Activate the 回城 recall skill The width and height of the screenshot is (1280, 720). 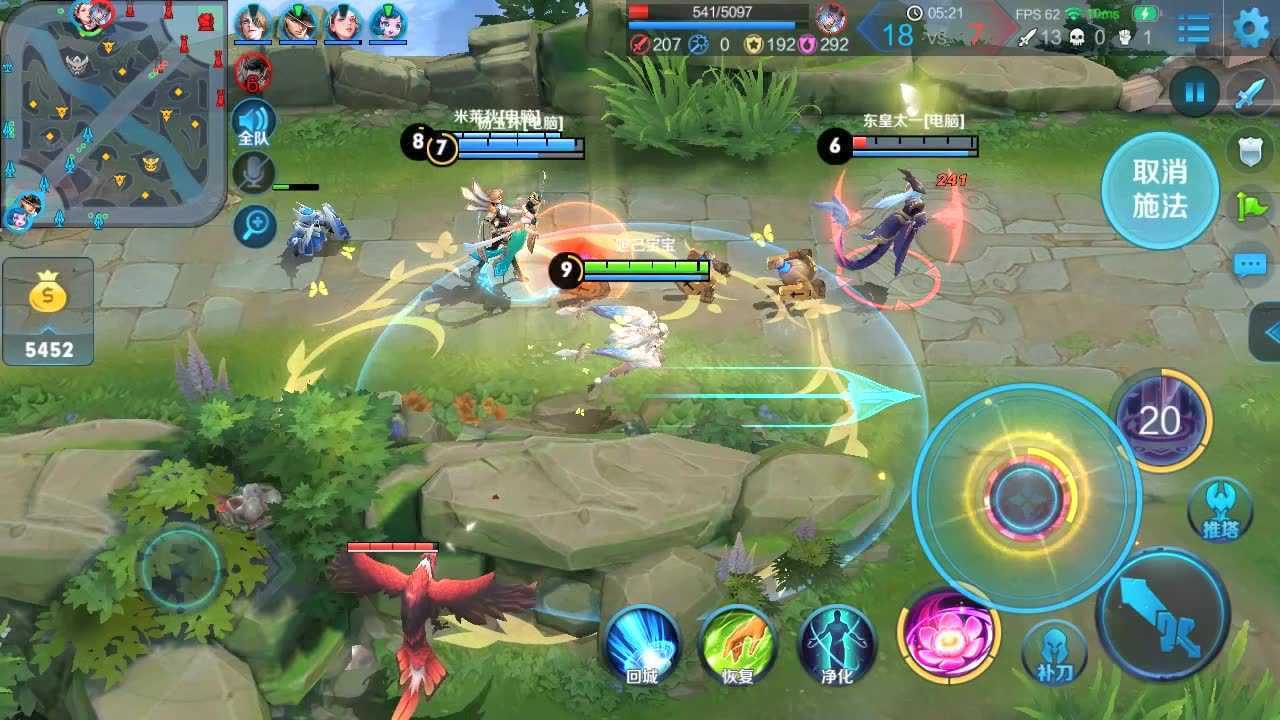point(642,643)
